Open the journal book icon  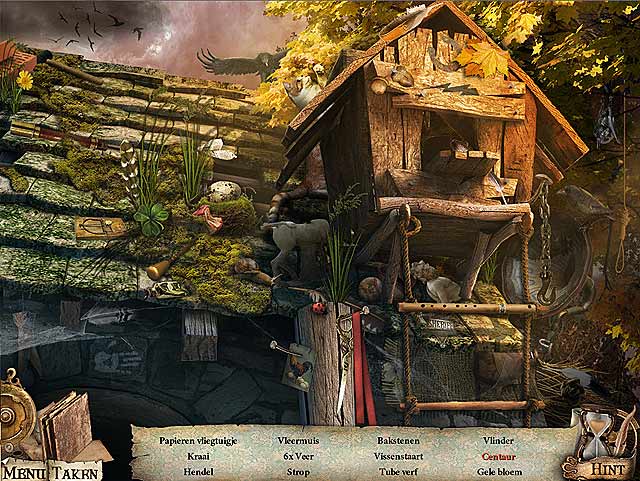tap(64, 426)
